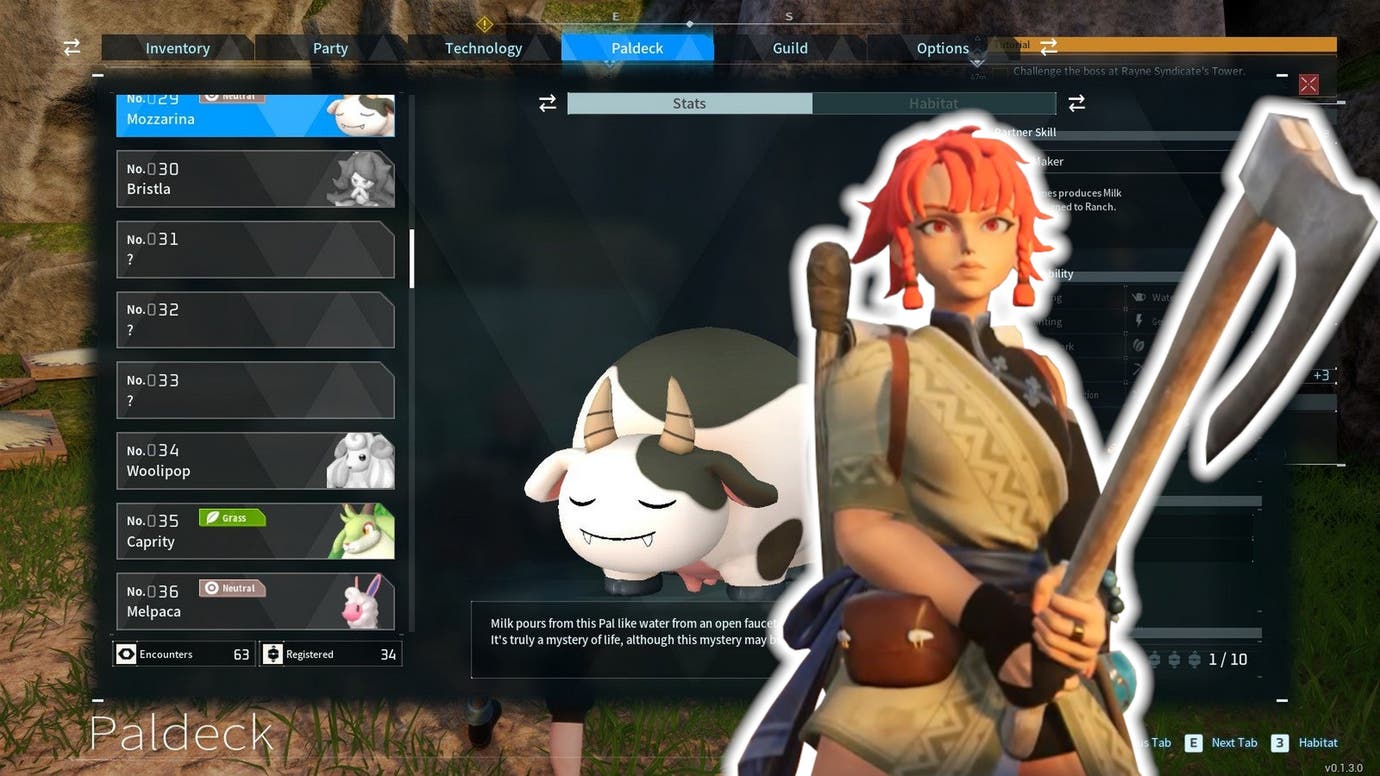Open the dropdown arrow below Options
This screenshot has height=776, width=1380.
(977, 62)
